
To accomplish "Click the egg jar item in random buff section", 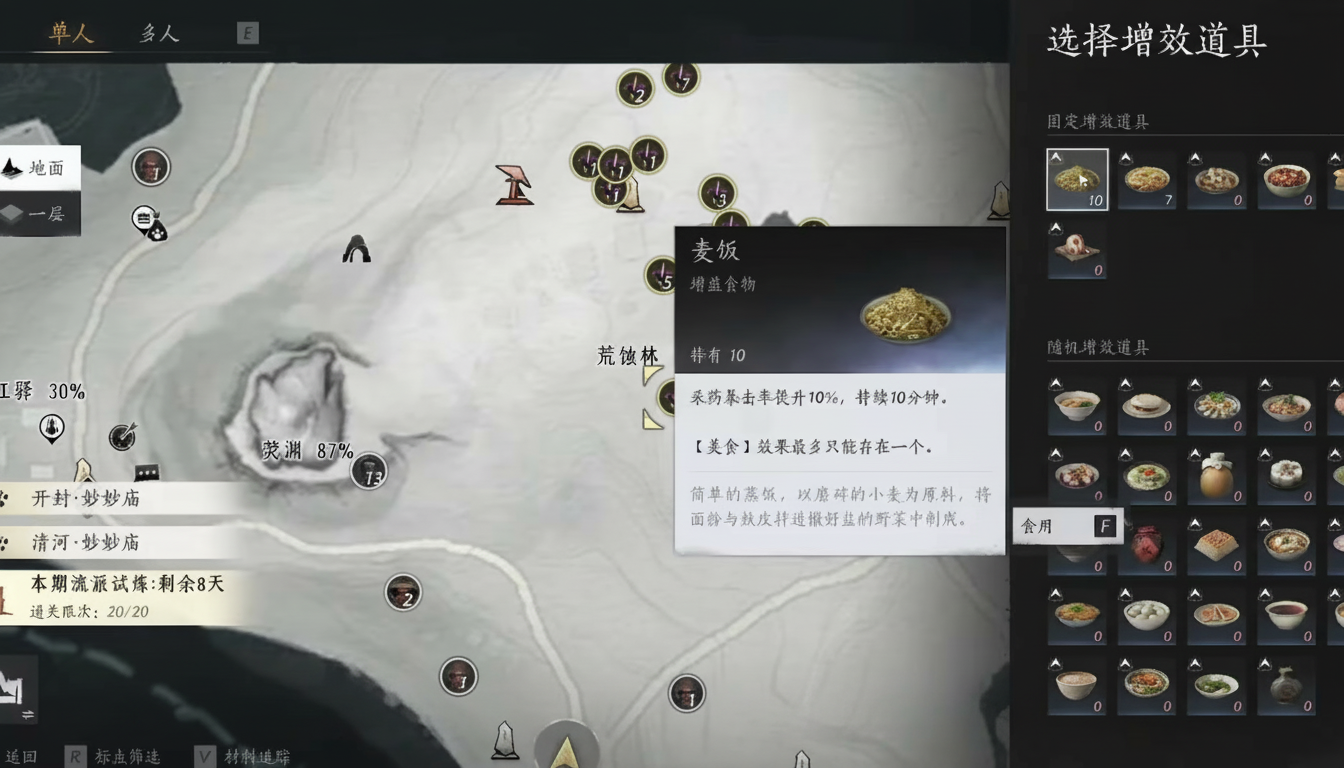I will pos(1216,478).
